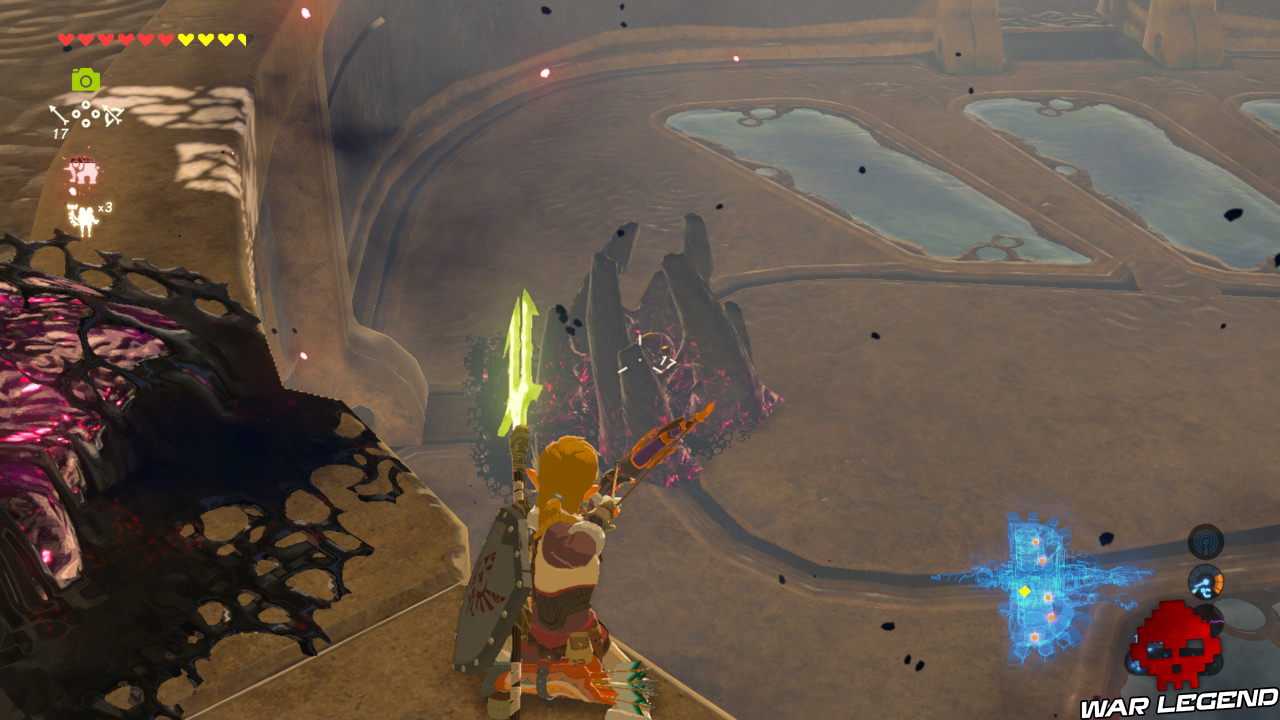This screenshot has width=1280, height=720.
Task: Click the orange segment of the temperature gauge
Action: [x=1219, y=580]
